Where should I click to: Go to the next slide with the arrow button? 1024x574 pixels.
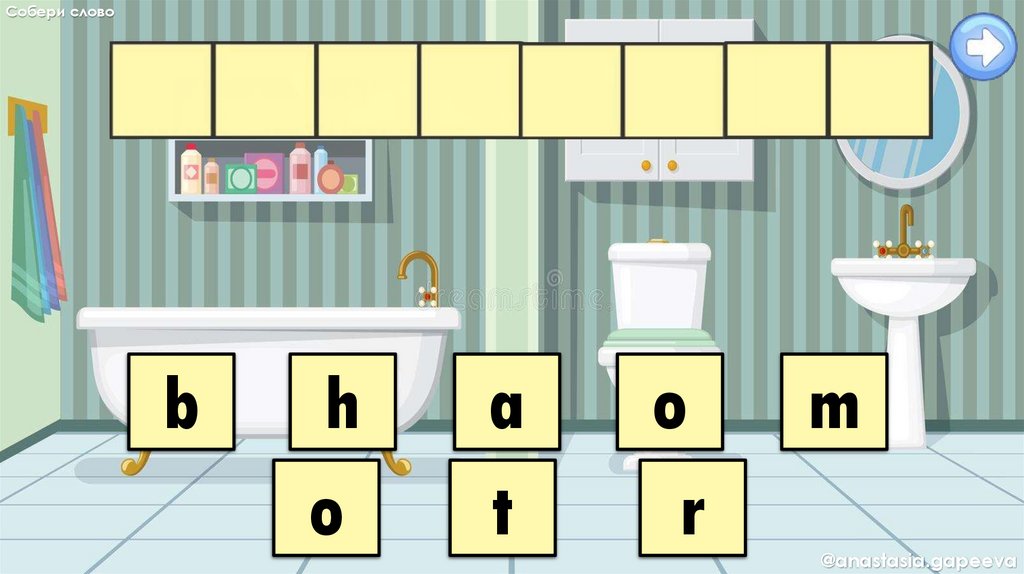982,47
